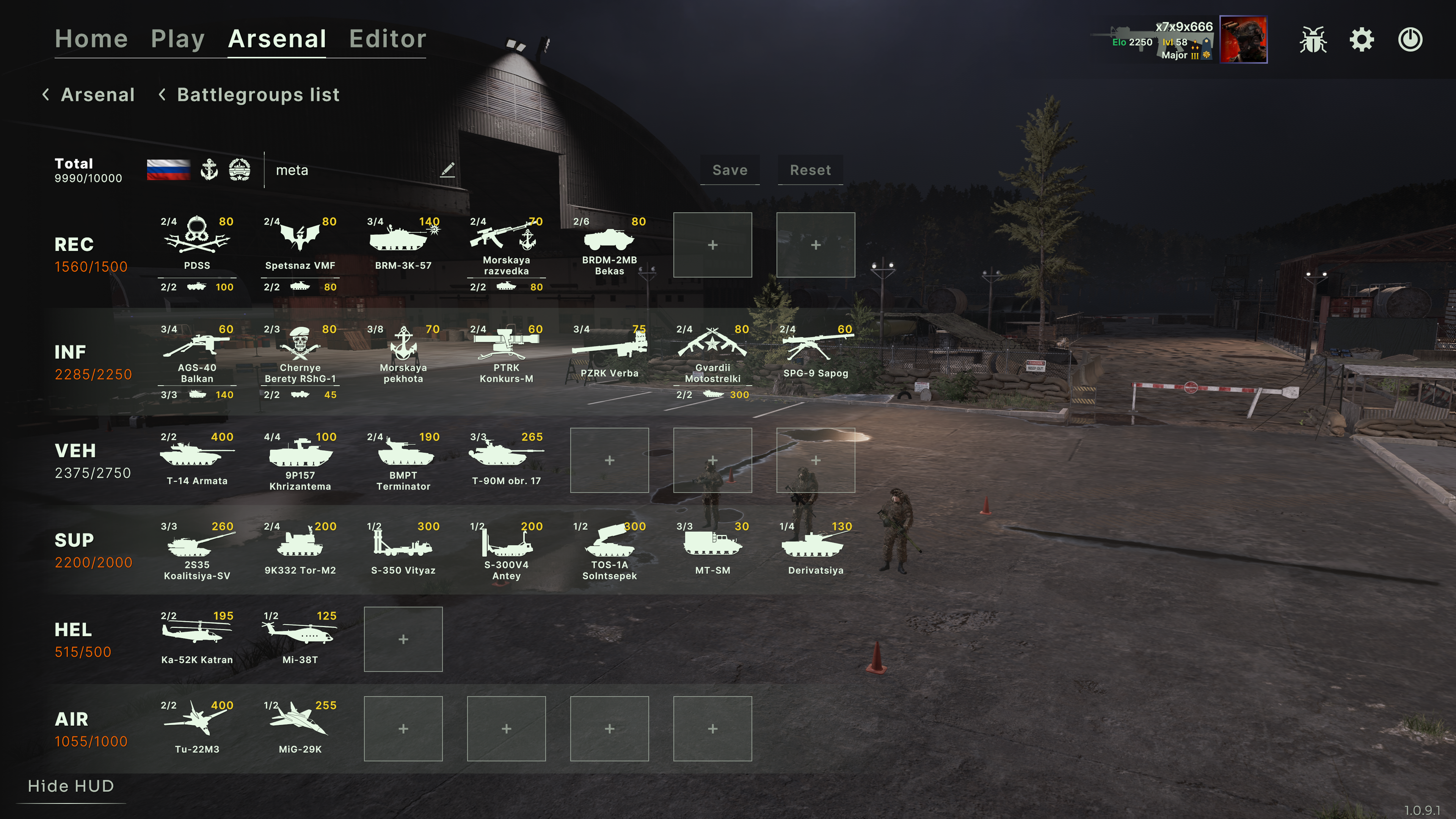Add a unit to the empty HEL slot
The image size is (1456, 819).
click(403, 639)
